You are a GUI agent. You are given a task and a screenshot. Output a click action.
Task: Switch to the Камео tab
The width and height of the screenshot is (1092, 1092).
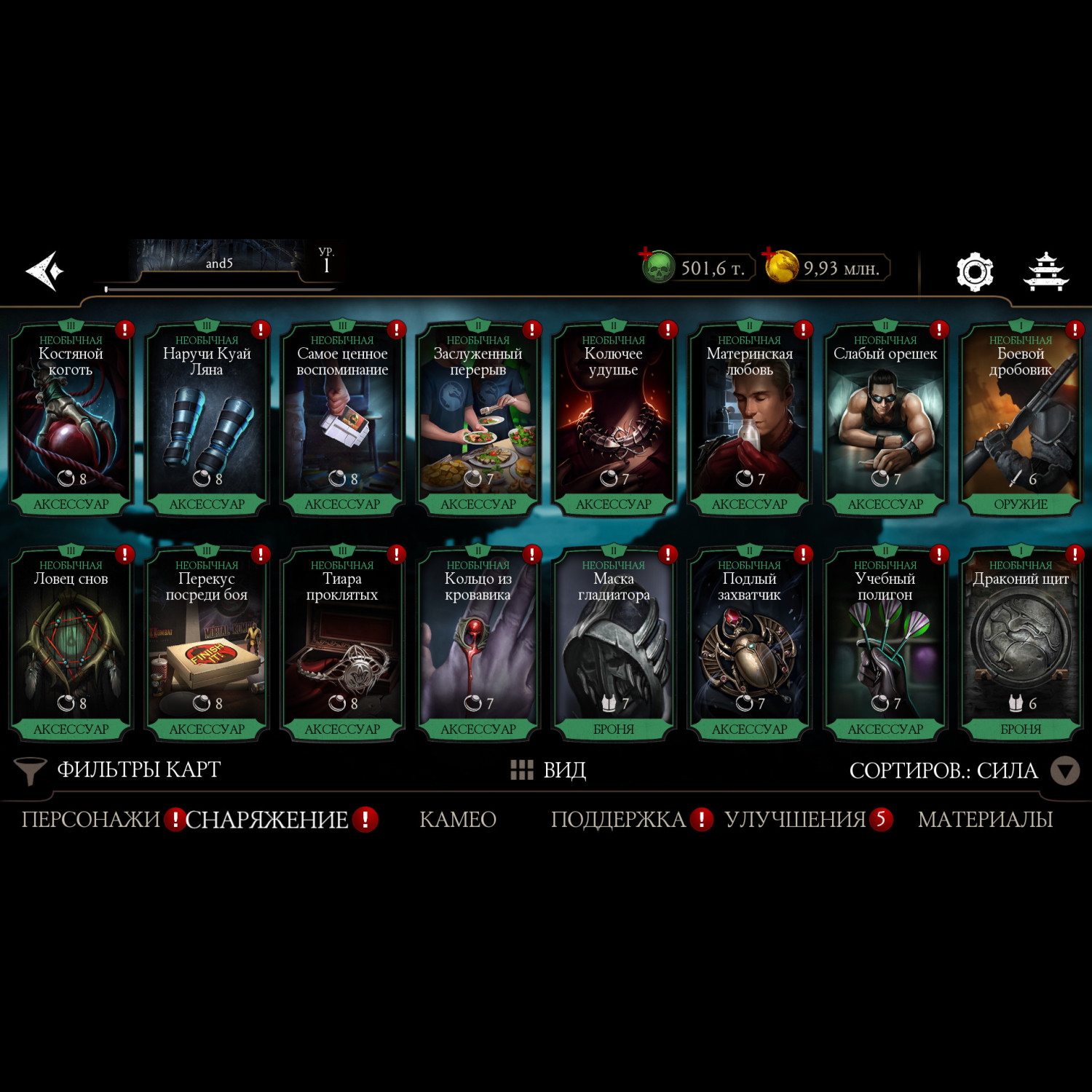pos(458,820)
